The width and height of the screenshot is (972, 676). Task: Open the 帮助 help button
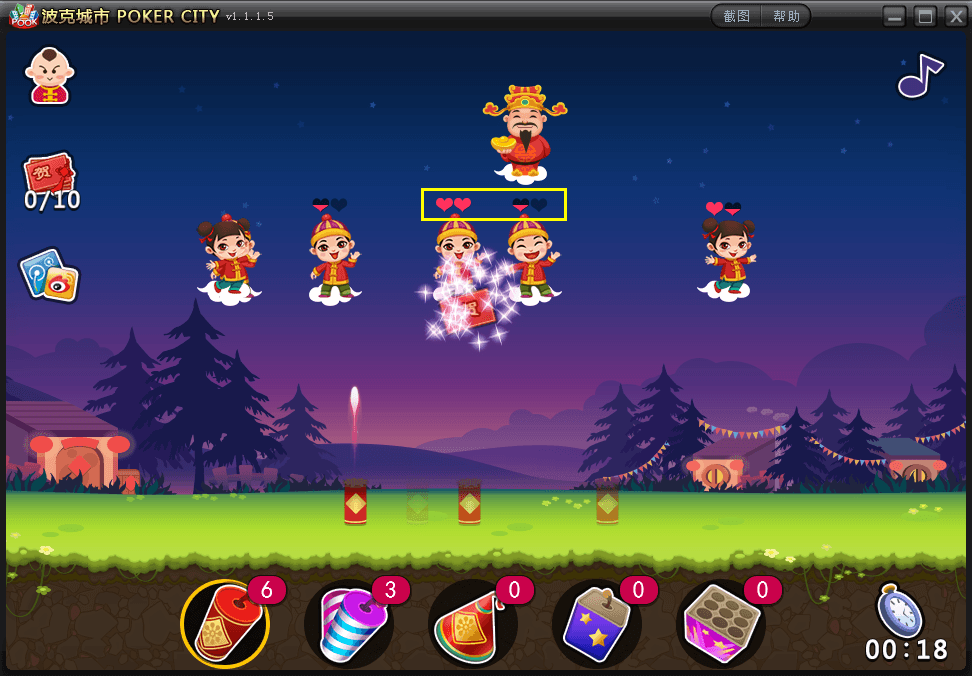[786, 16]
